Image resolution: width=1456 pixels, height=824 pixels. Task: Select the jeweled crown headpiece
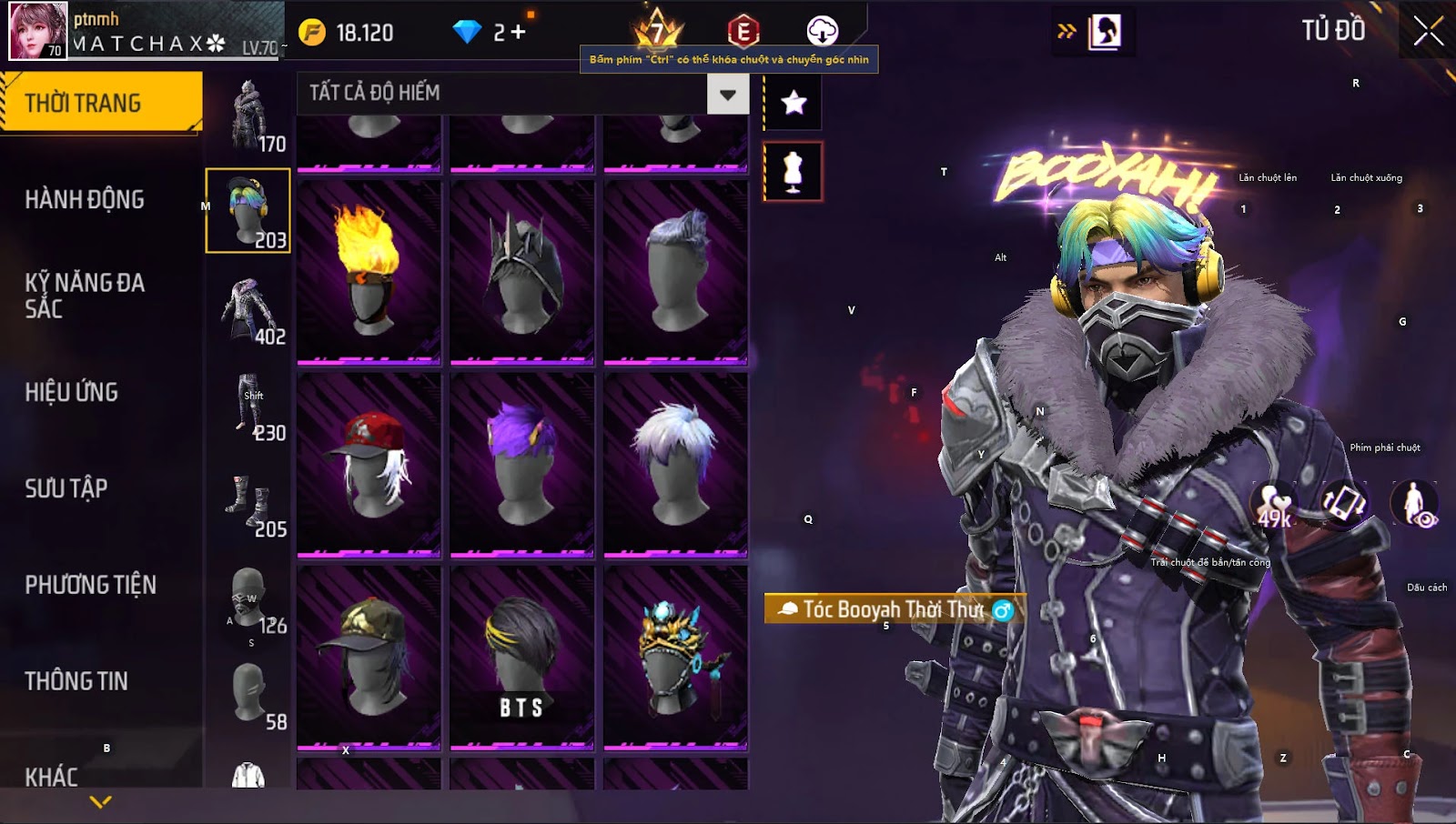pos(675,657)
